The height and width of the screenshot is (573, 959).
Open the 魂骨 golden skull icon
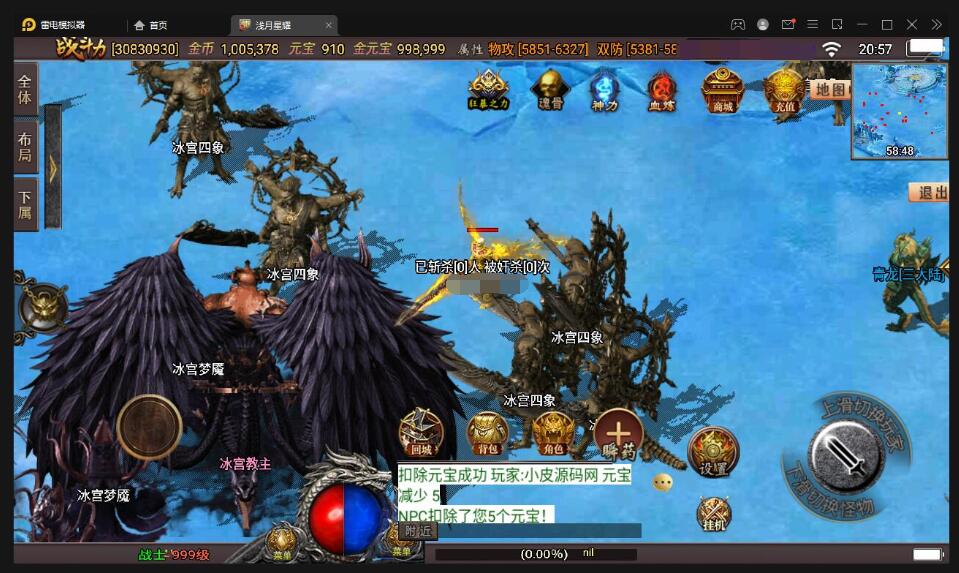coord(550,90)
